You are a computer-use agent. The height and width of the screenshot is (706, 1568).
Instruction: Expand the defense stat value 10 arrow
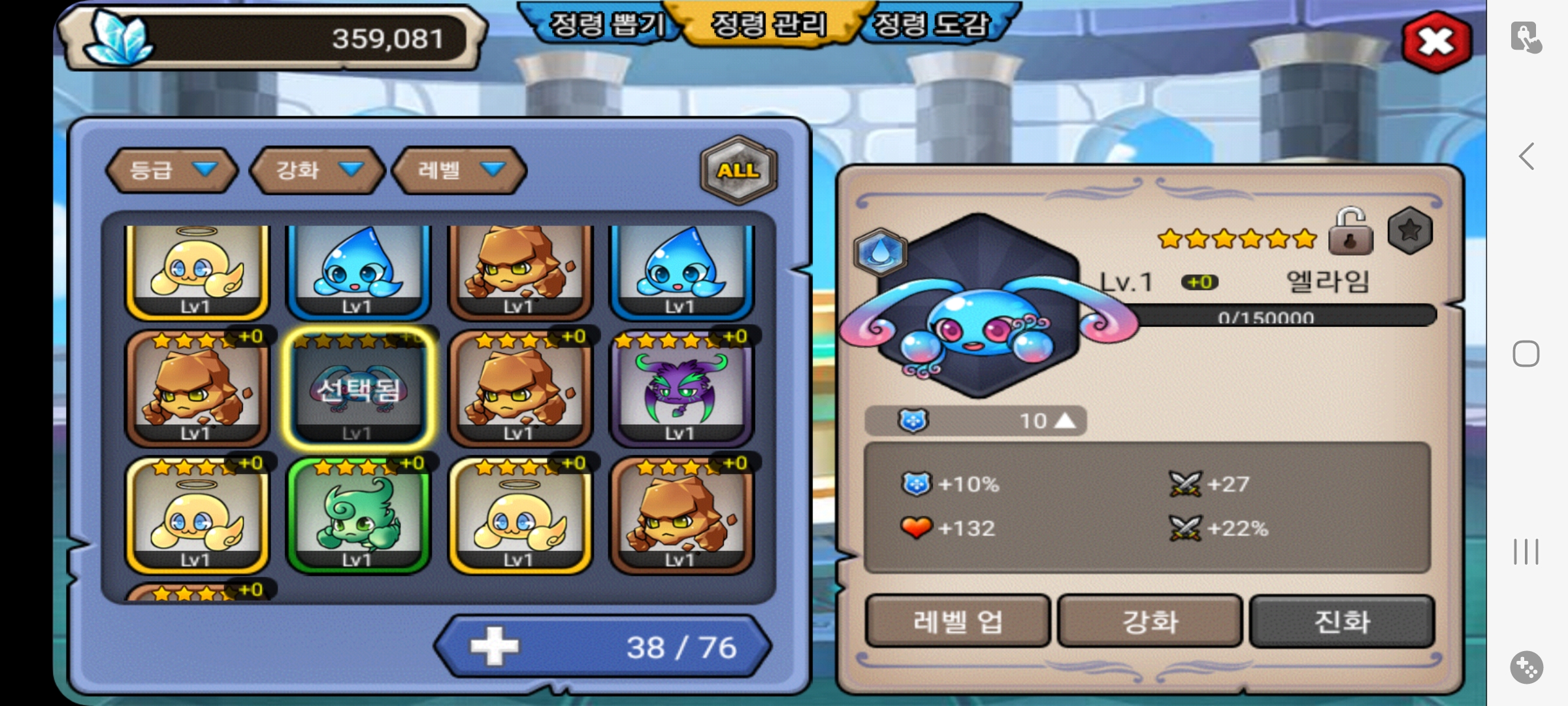(x=1065, y=420)
